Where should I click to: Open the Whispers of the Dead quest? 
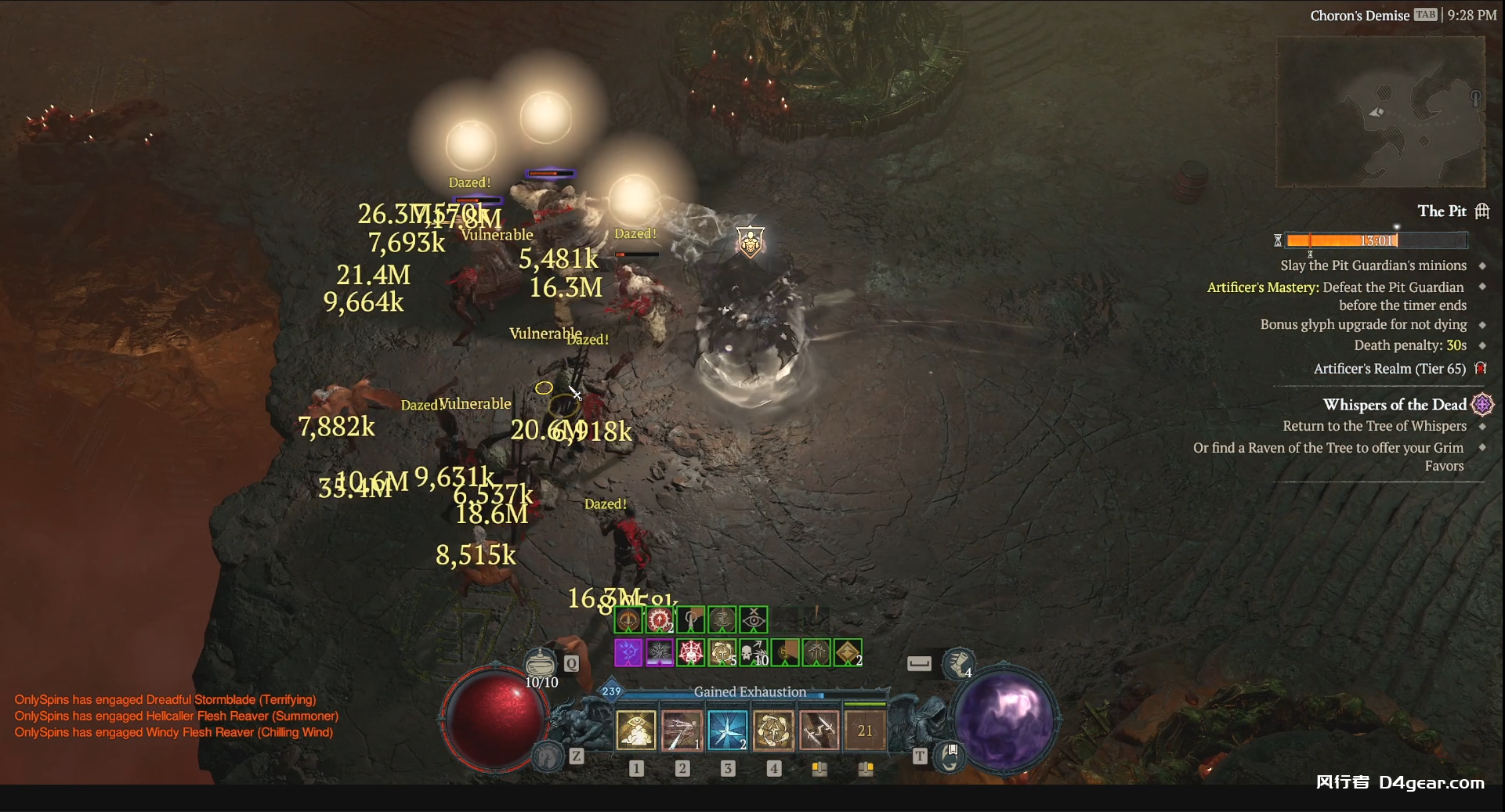tap(1394, 405)
